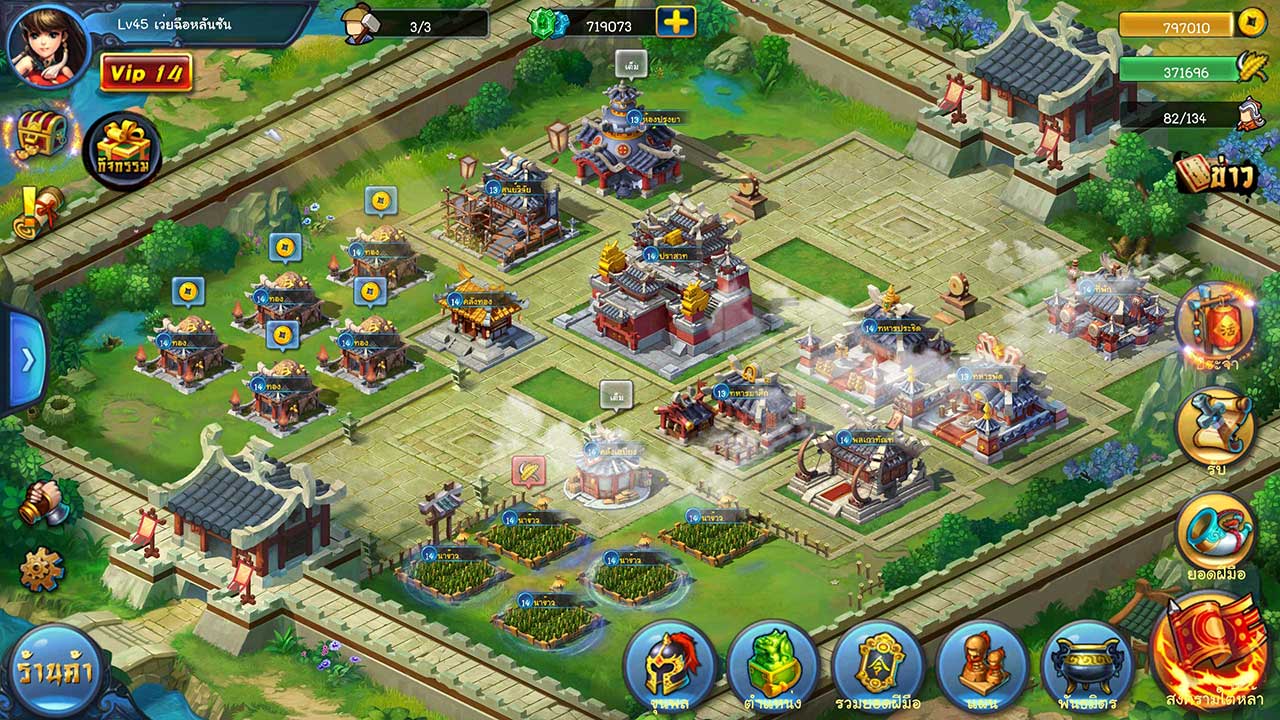This screenshot has width=1280, height=720.
Task: Open the green jade seal menu
Action: click(774, 666)
